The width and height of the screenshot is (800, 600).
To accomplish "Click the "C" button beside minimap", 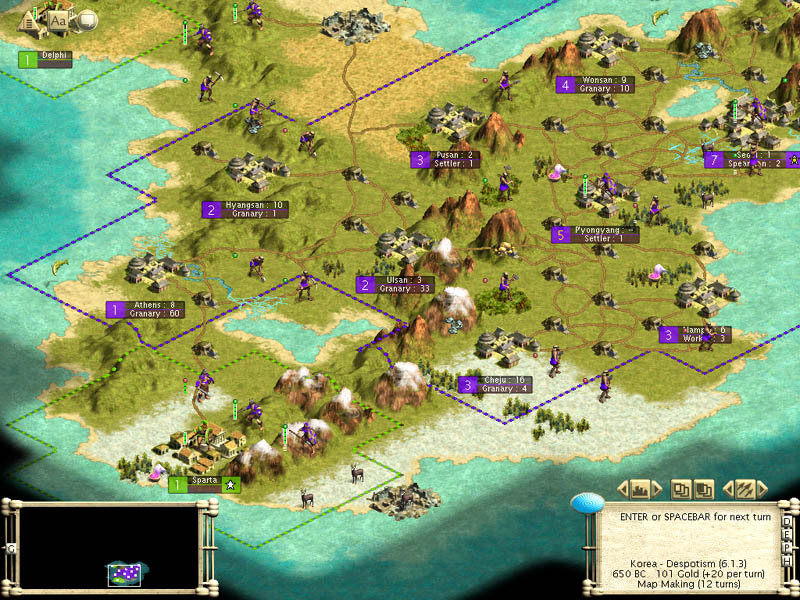I will coord(10,548).
